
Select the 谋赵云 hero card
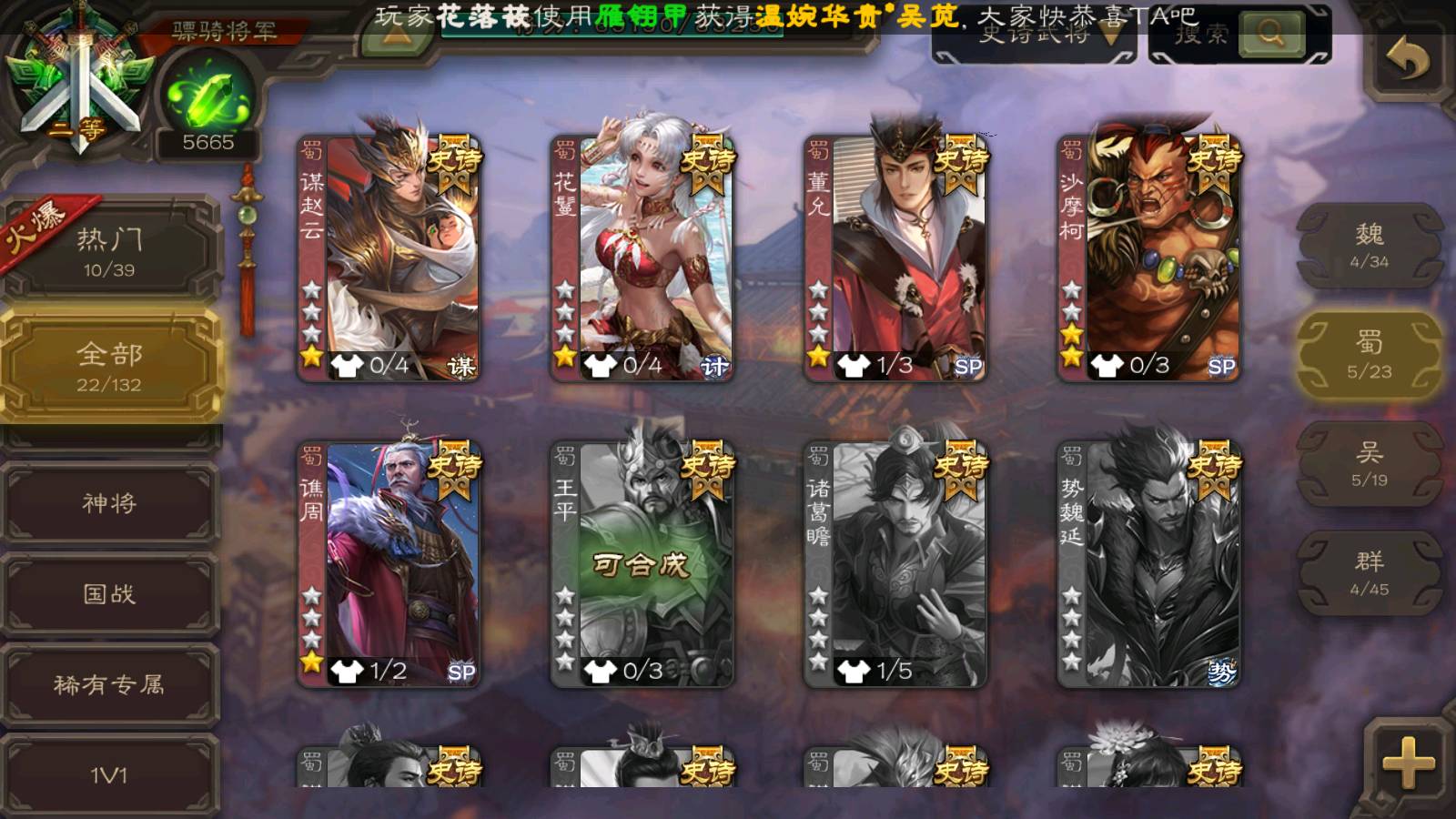(389, 257)
